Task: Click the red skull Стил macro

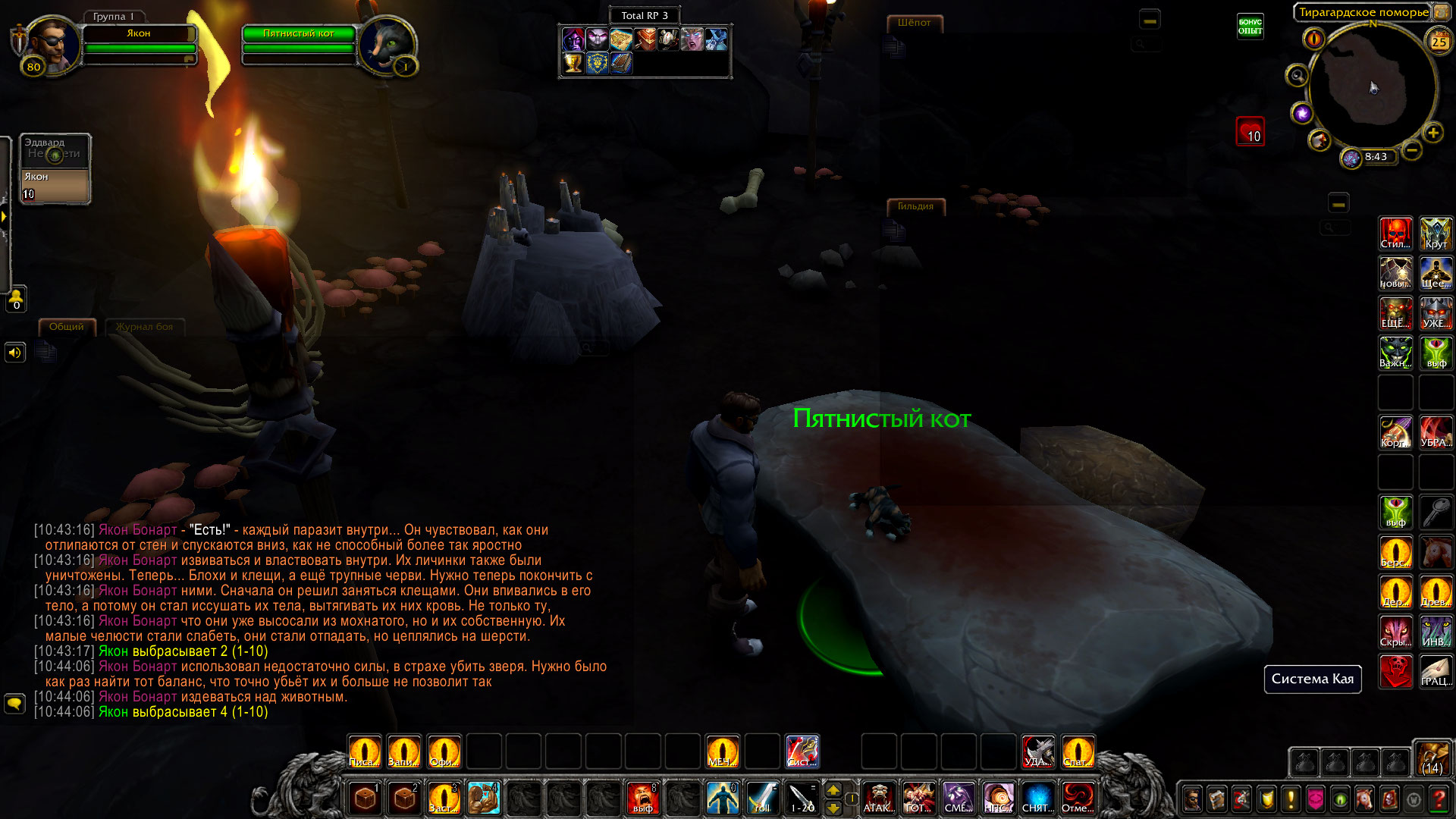Action: [1395, 234]
